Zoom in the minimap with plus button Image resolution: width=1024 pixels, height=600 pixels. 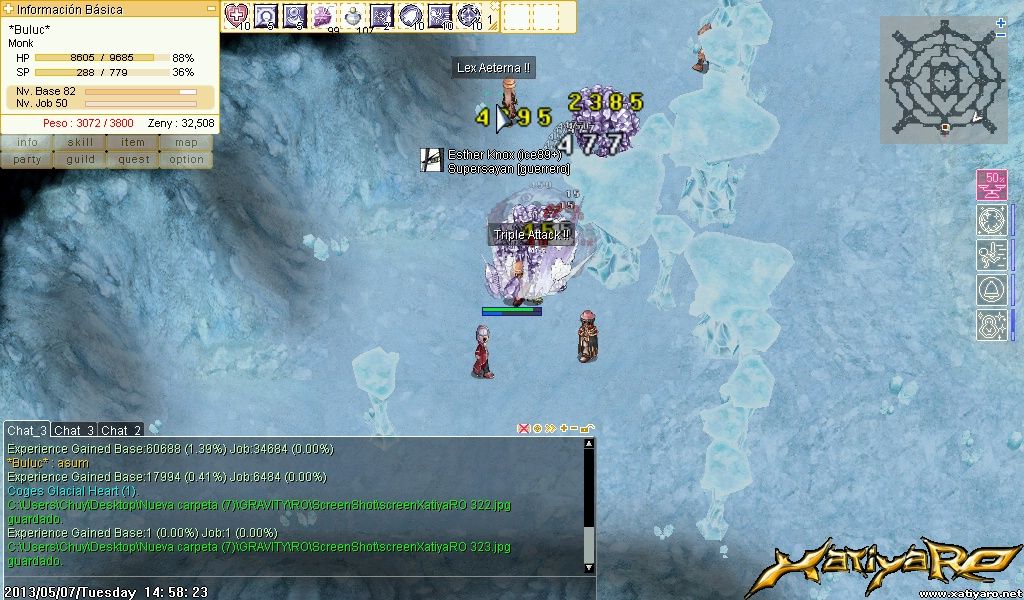pyautogui.click(x=1001, y=22)
